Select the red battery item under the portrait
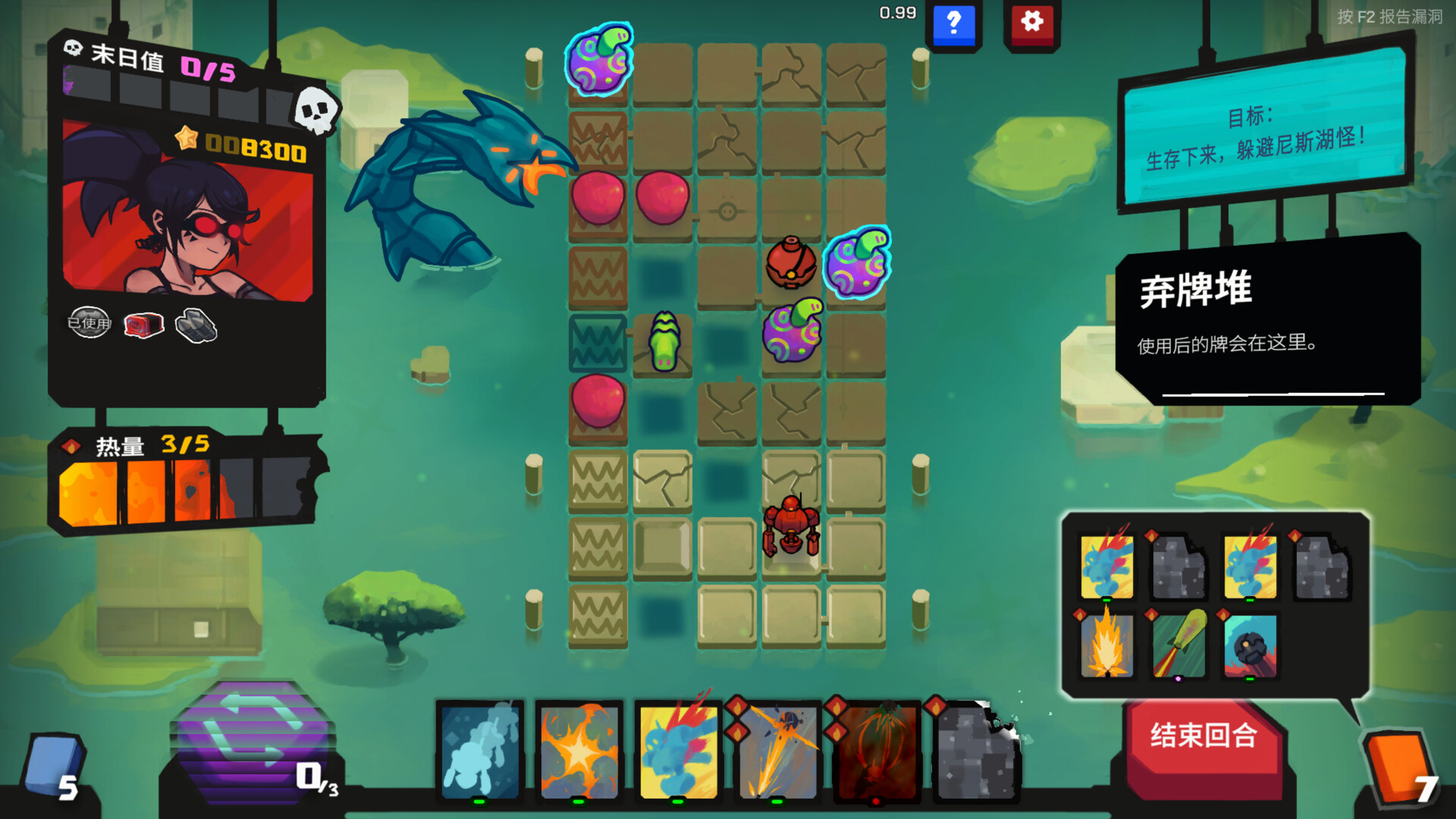The height and width of the screenshot is (819, 1456). pyautogui.click(x=141, y=324)
